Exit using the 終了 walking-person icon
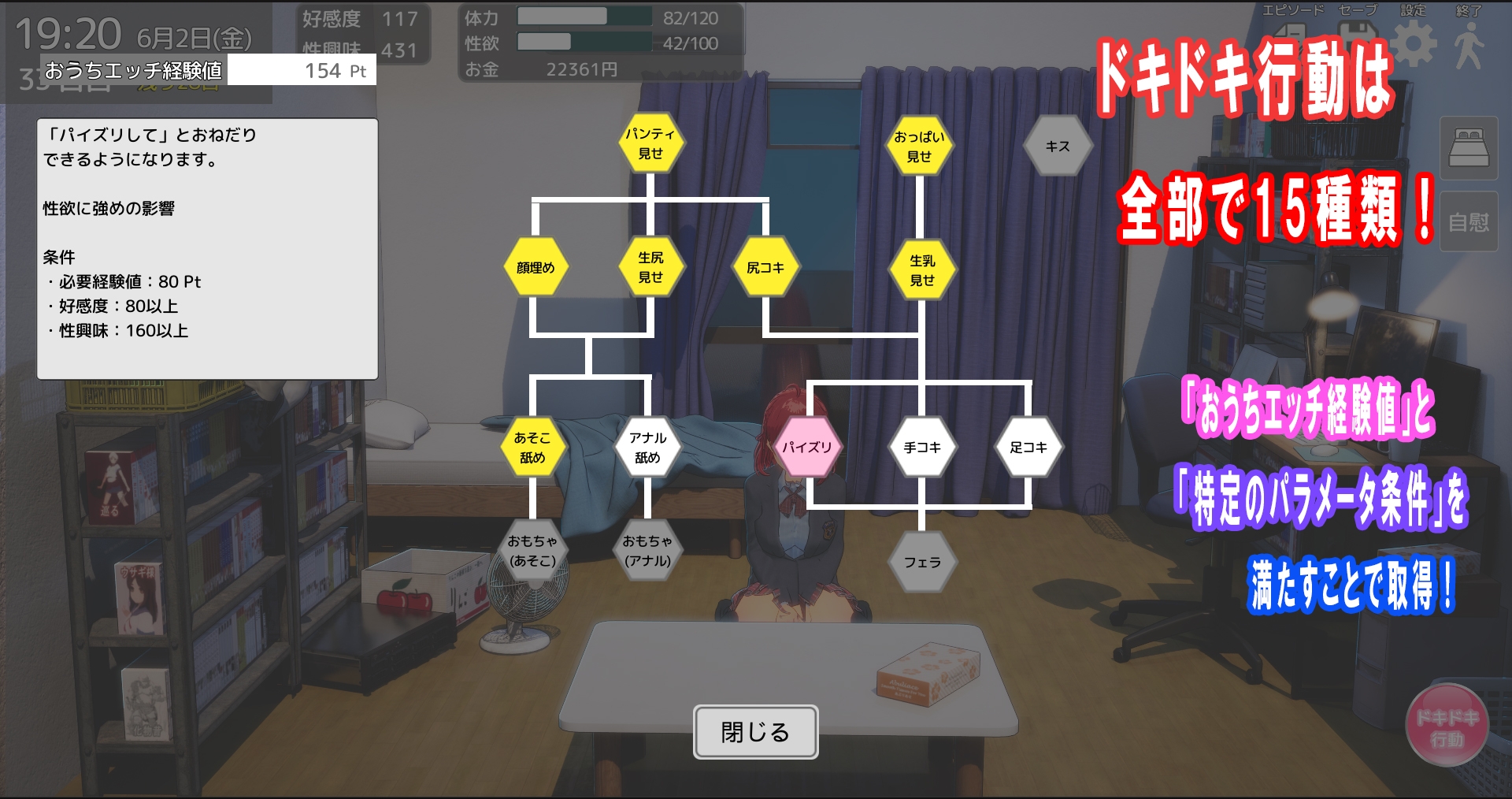 [1472, 39]
